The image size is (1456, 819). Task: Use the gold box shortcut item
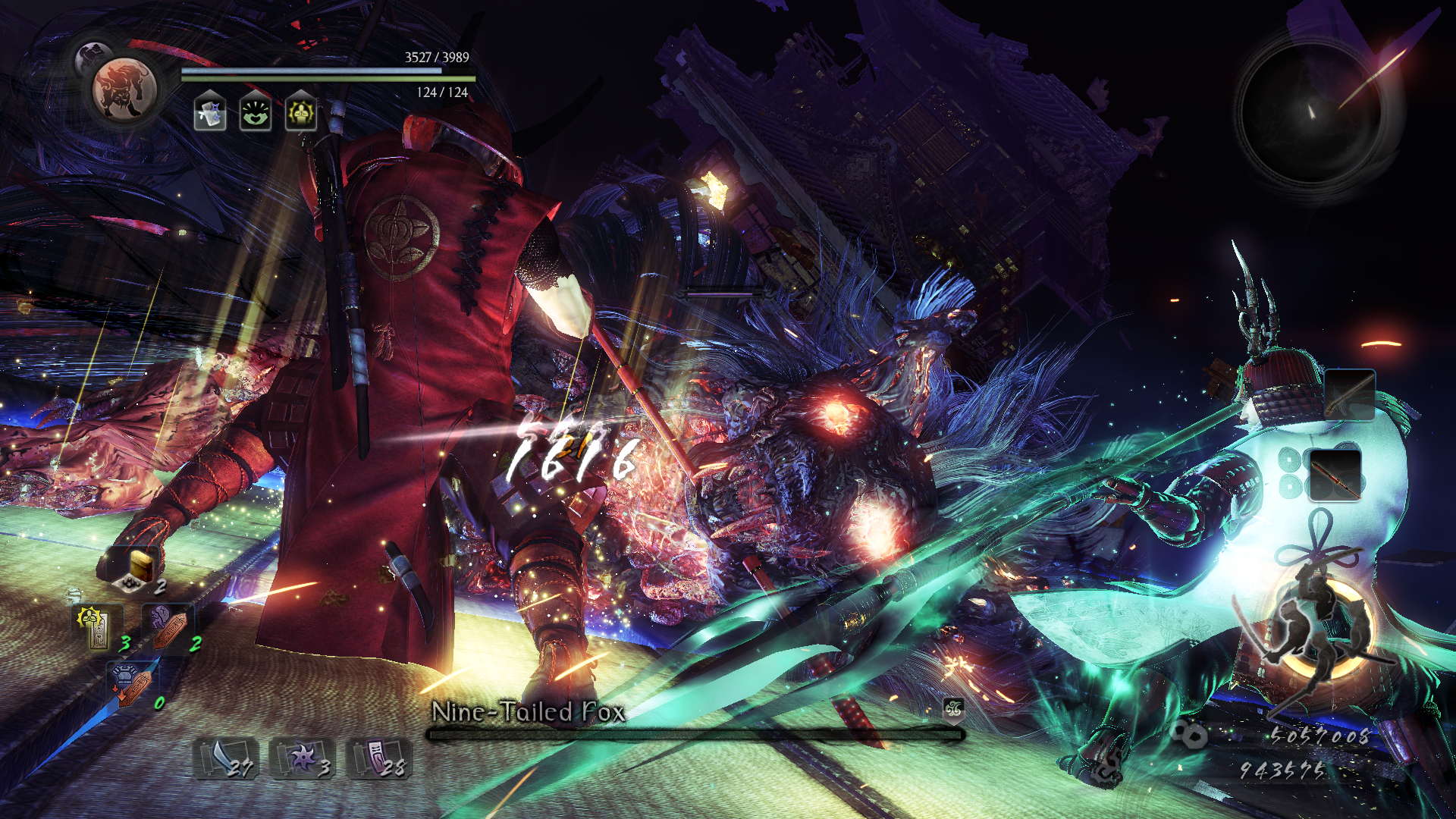137,569
